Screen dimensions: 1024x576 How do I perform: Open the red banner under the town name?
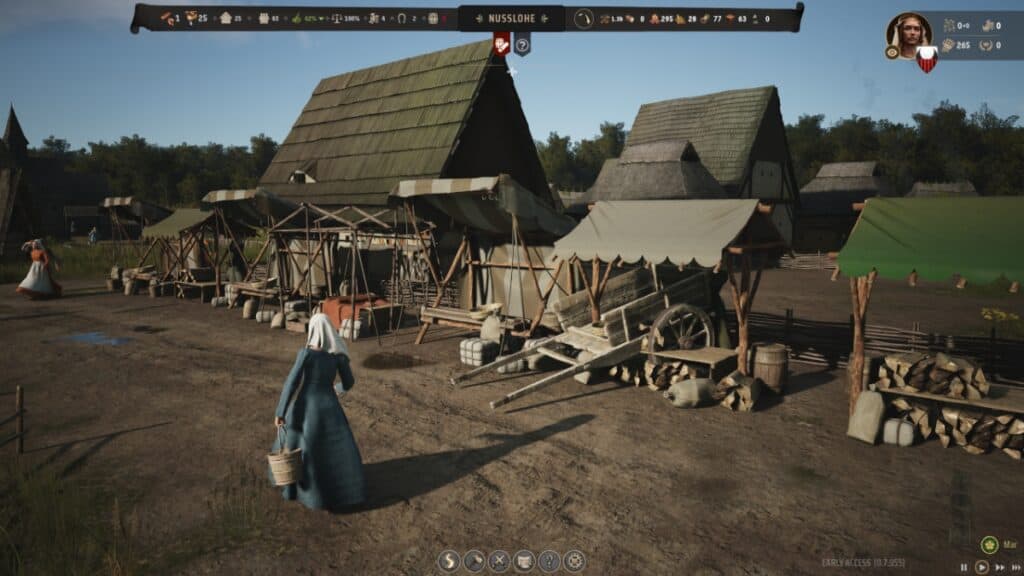tap(501, 43)
